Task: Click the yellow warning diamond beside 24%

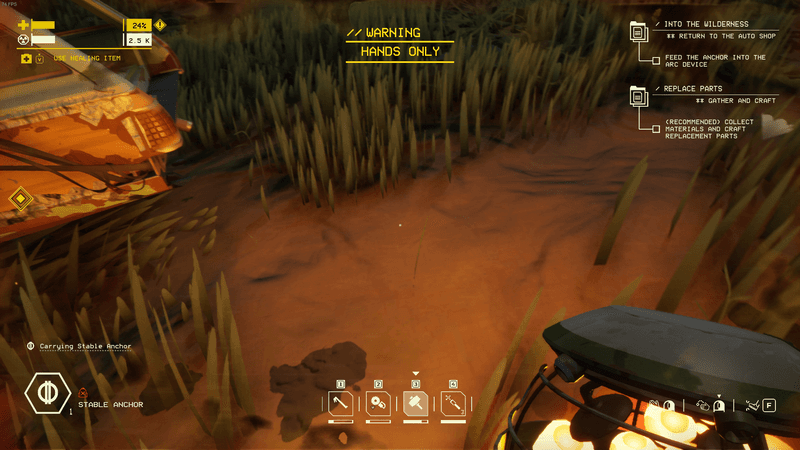Action: [160, 24]
